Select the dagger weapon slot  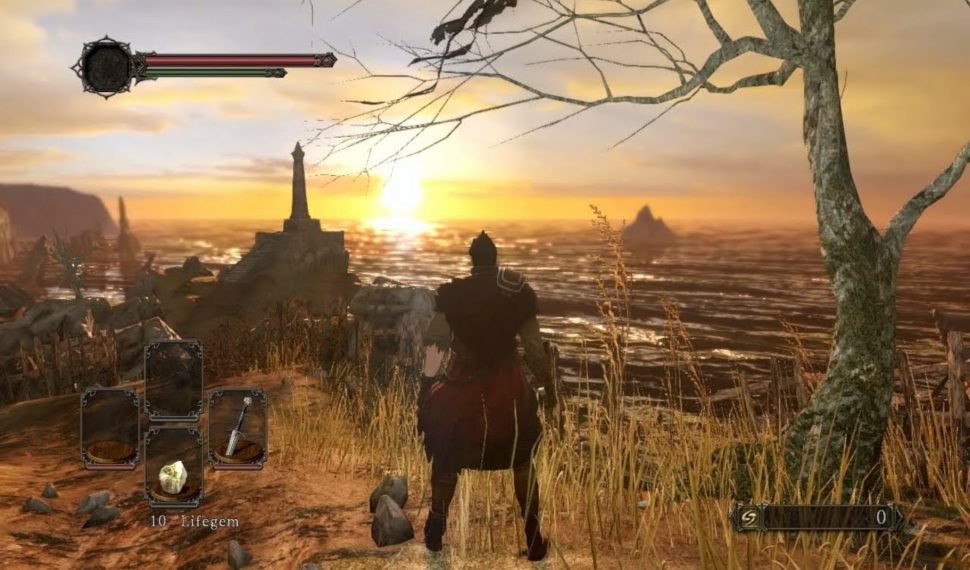[238, 429]
